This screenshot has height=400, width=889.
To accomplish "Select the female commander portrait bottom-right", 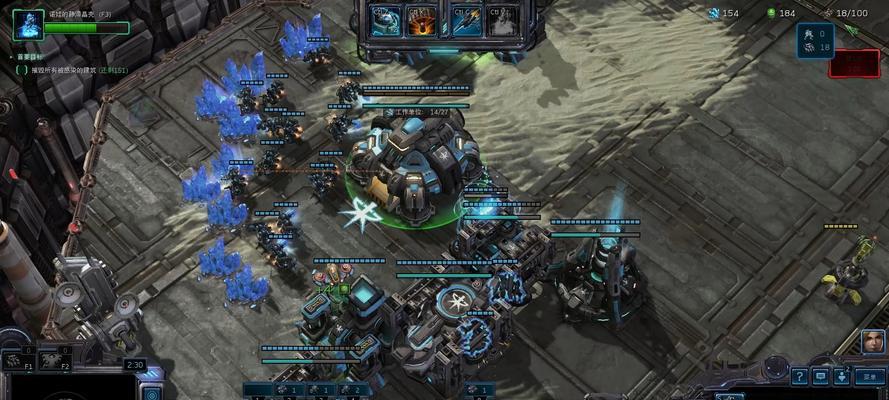I will (x=872, y=341).
